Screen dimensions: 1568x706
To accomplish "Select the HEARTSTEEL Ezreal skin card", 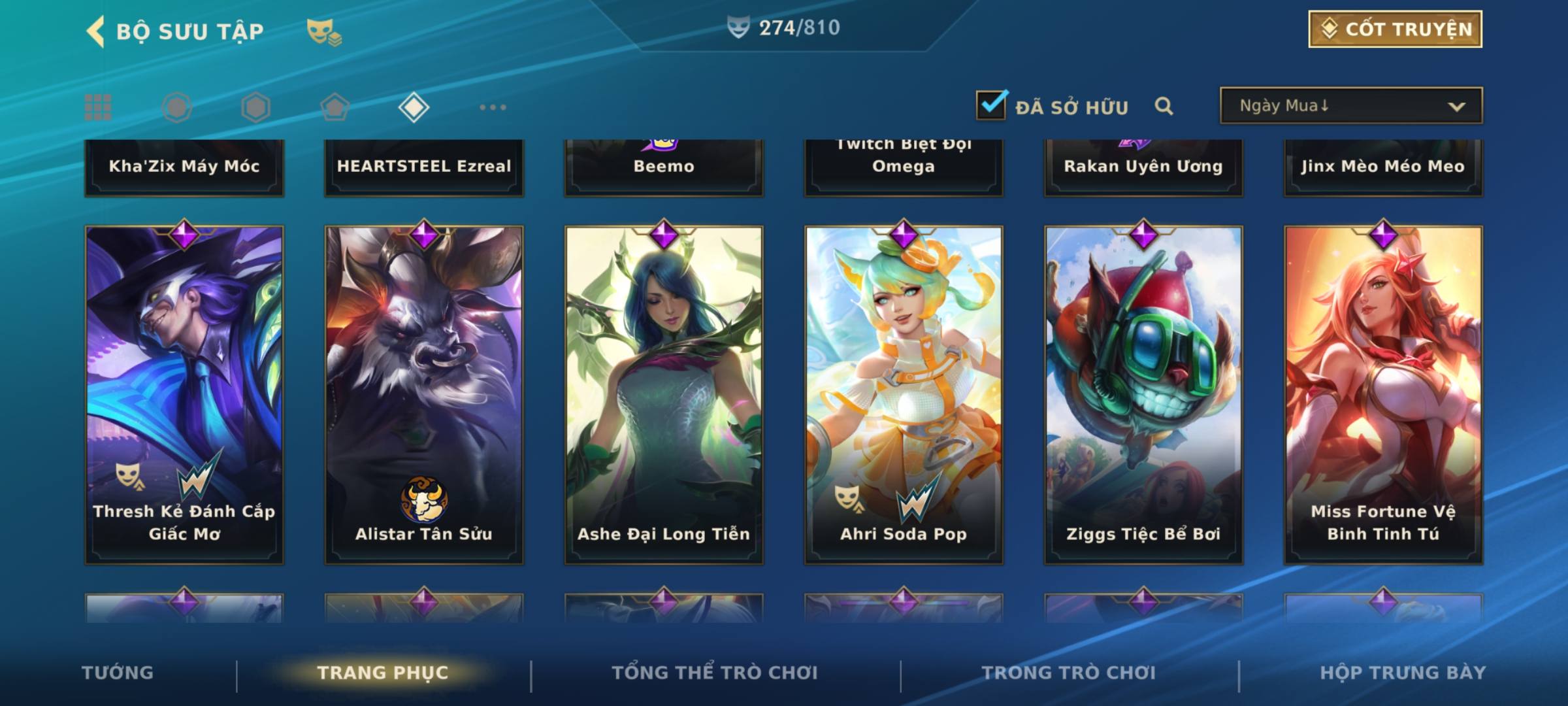I will pyautogui.click(x=424, y=167).
